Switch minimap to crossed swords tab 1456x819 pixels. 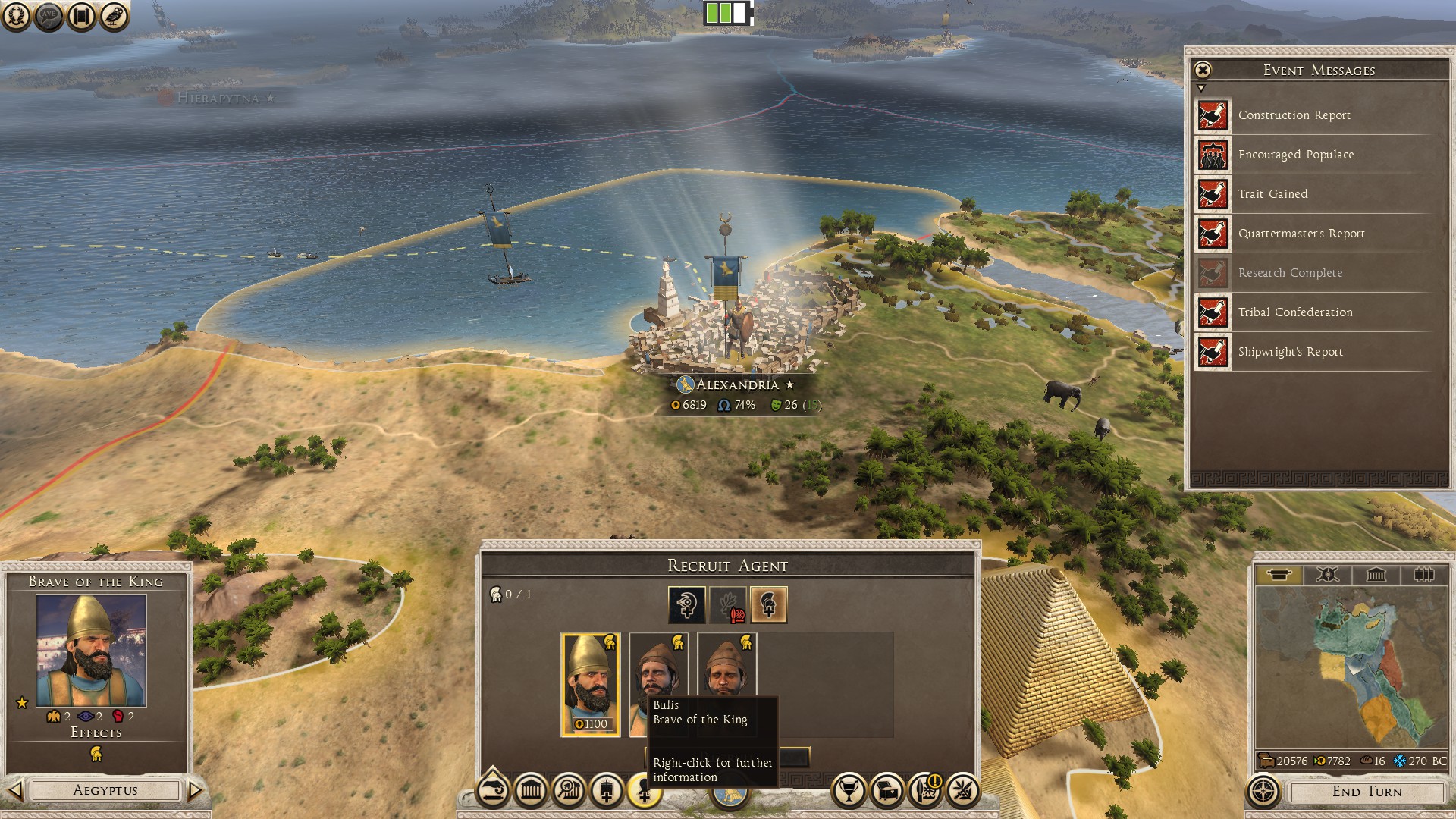pos(1326,575)
